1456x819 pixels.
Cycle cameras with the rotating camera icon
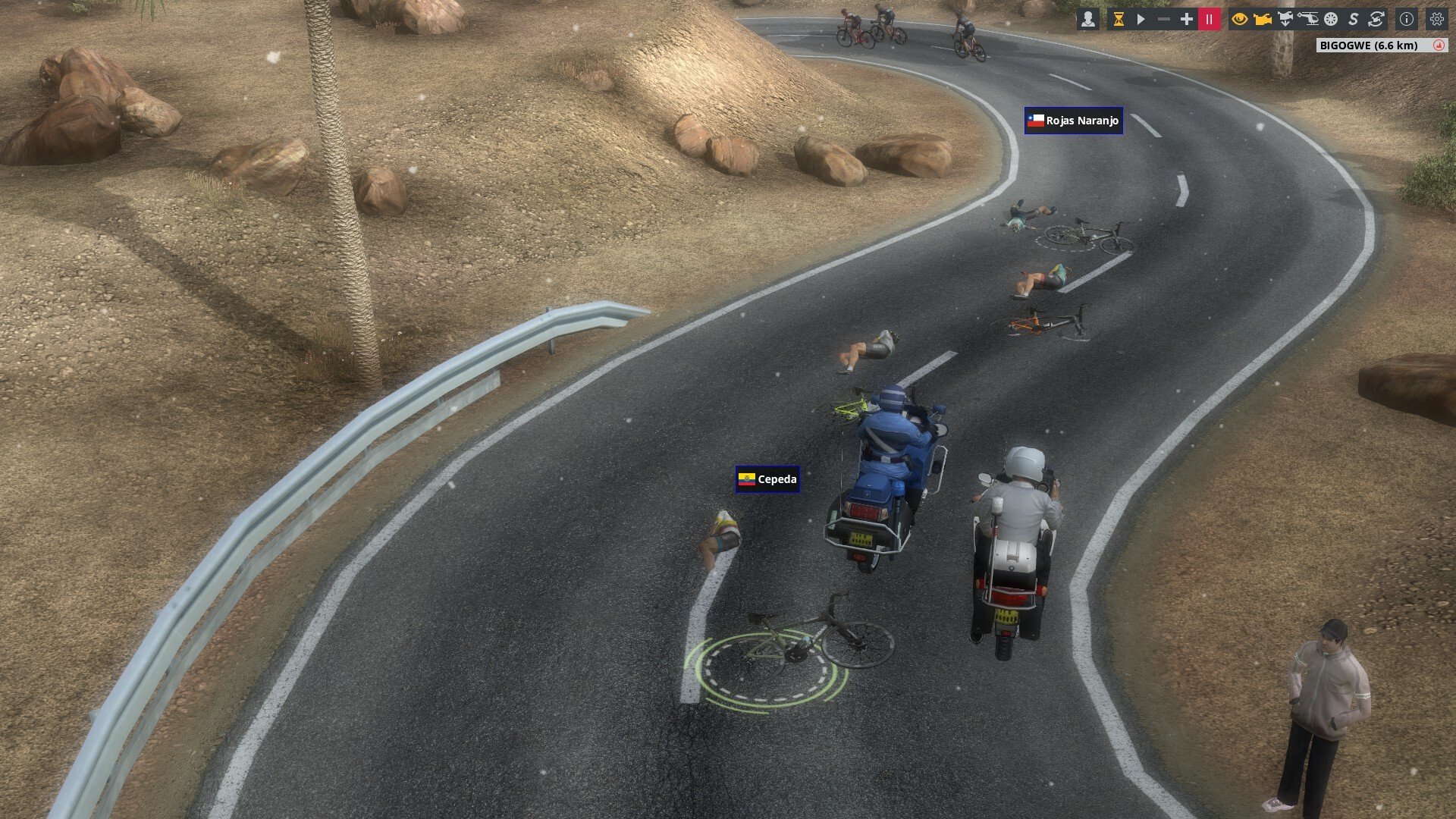1376,20
